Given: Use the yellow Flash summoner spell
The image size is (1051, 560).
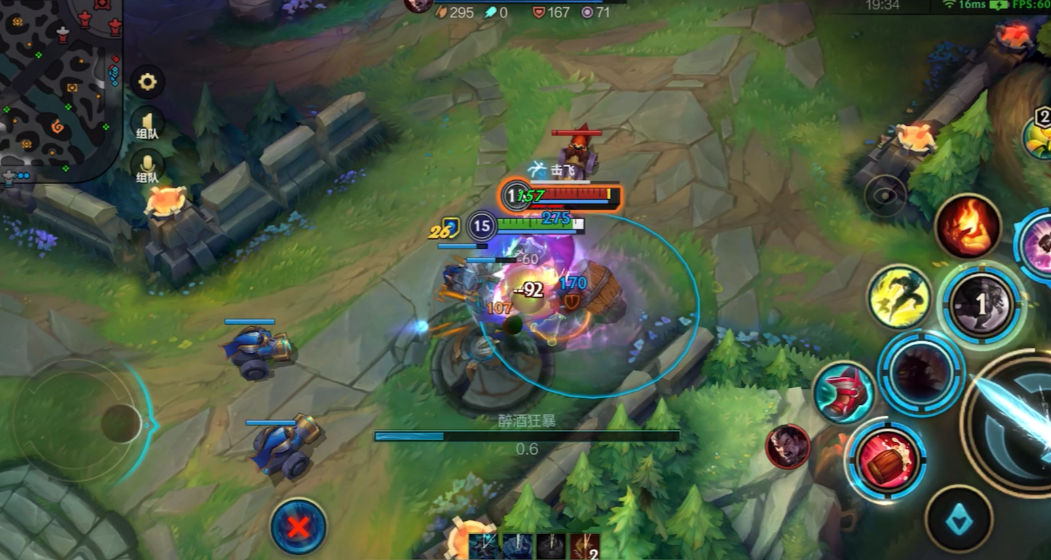Looking at the screenshot, I should (x=898, y=296).
